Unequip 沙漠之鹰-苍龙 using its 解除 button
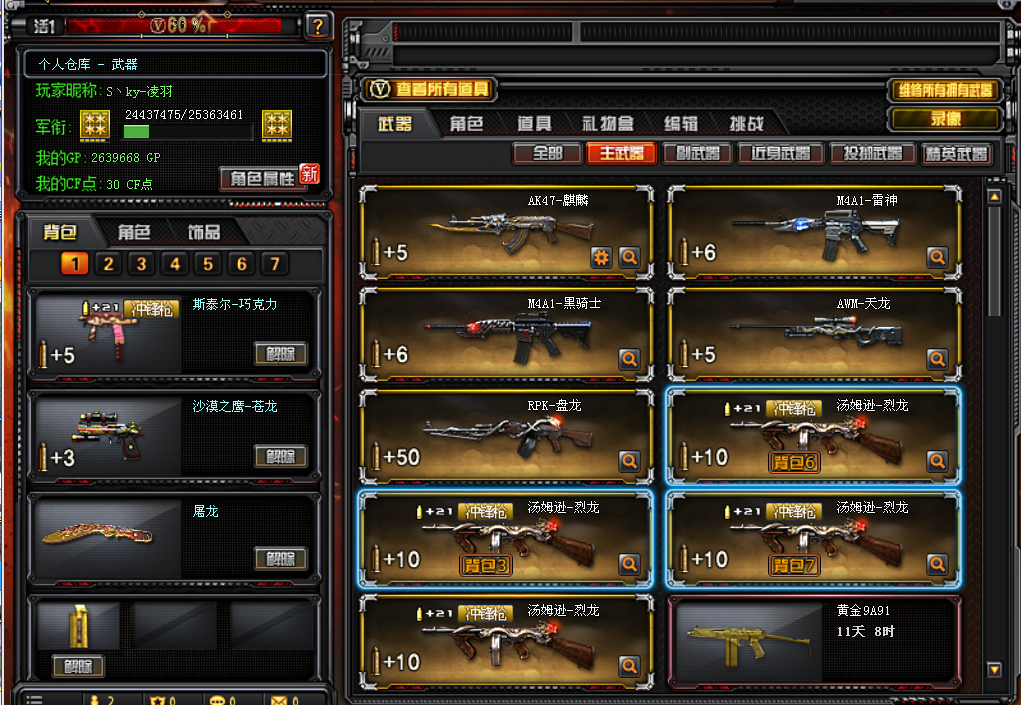 coord(280,456)
